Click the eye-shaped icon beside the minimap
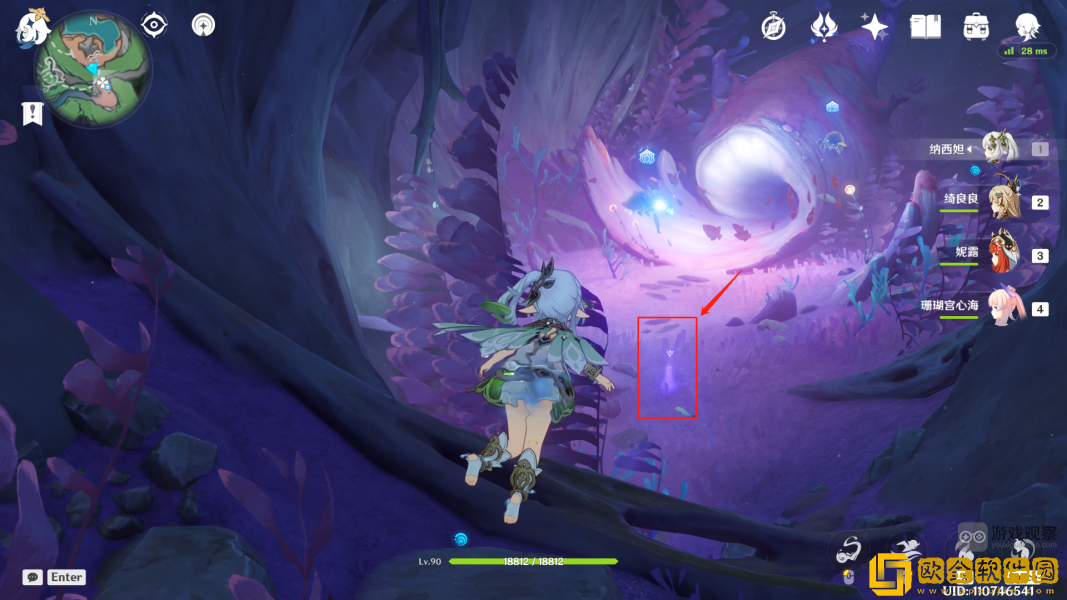The width and height of the screenshot is (1067, 600). pyautogui.click(x=154, y=25)
